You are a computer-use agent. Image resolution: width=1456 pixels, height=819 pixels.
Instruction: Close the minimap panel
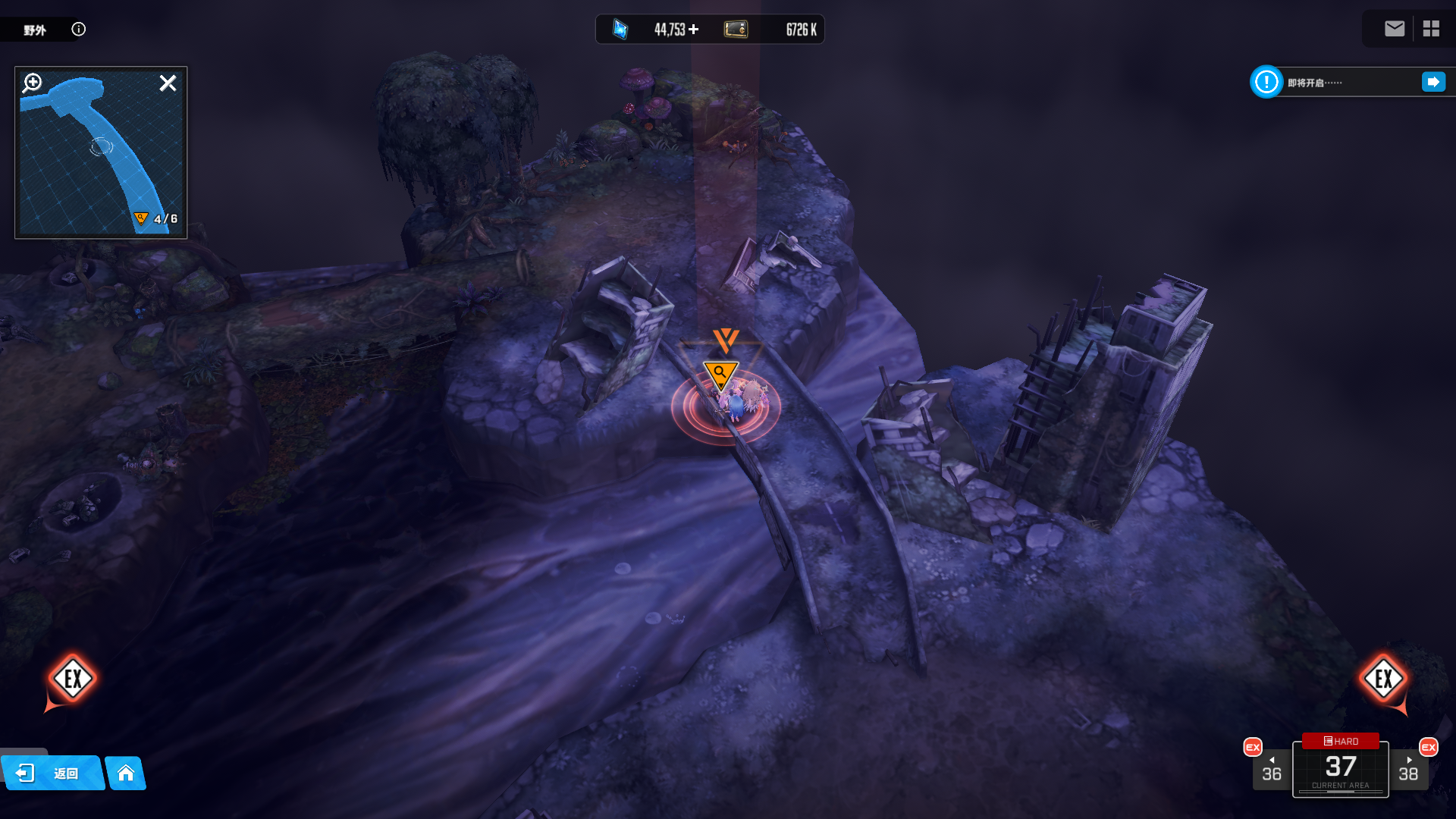click(168, 83)
